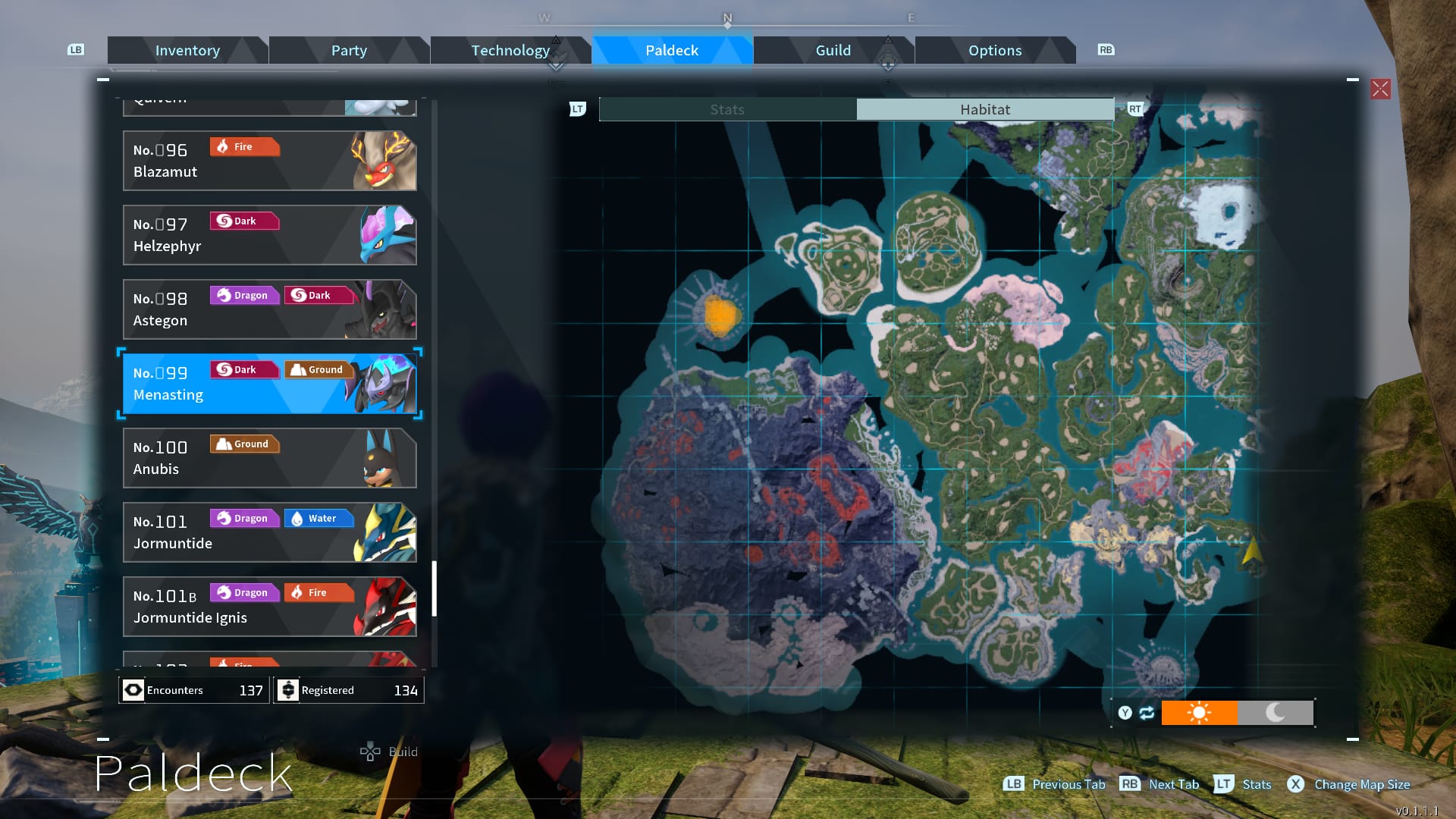Open the Stats tab for Menasting
The width and height of the screenshot is (1456, 819).
[x=726, y=109]
